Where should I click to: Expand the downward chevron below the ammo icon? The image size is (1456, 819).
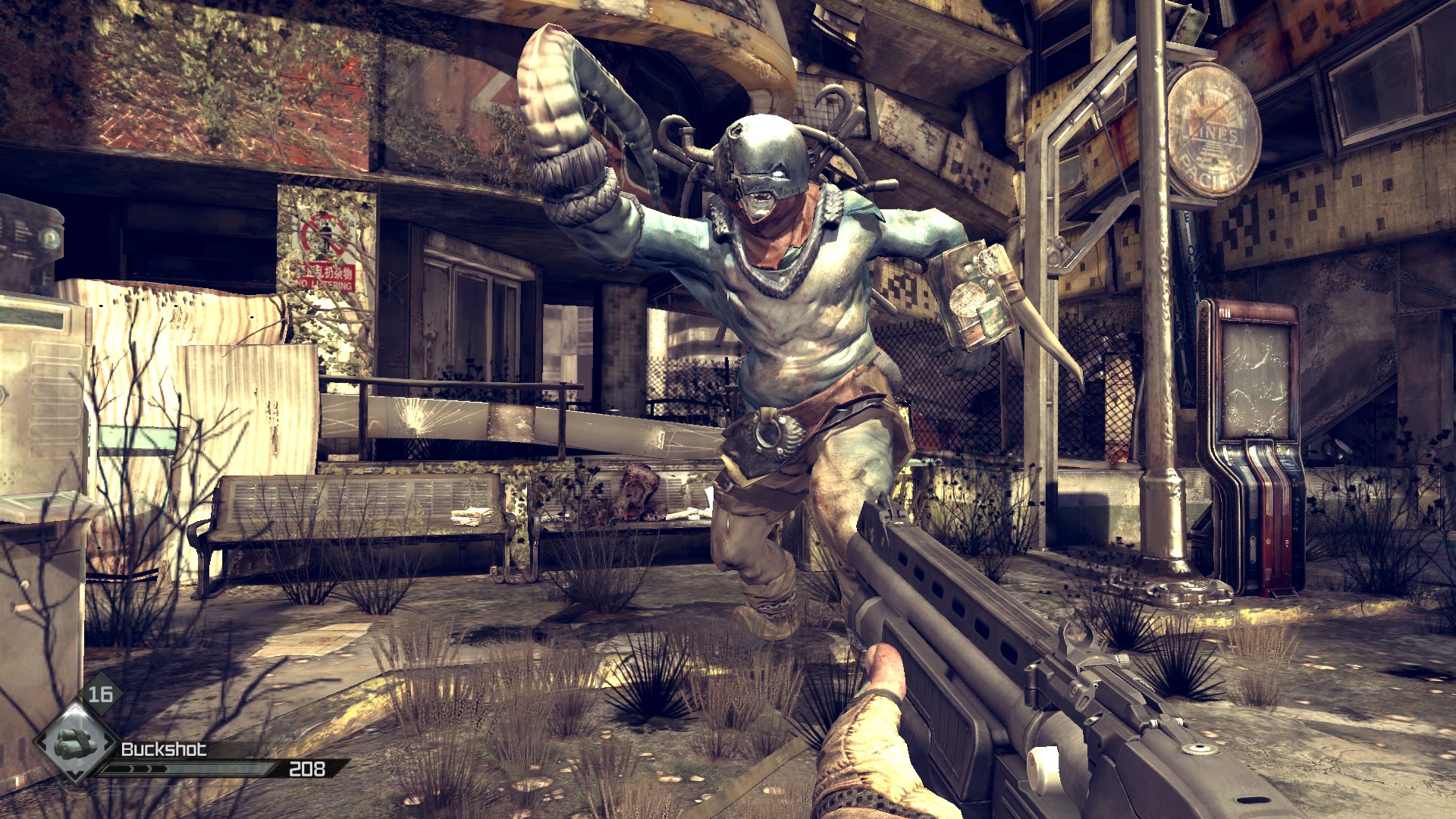pyautogui.click(x=76, y=777)
